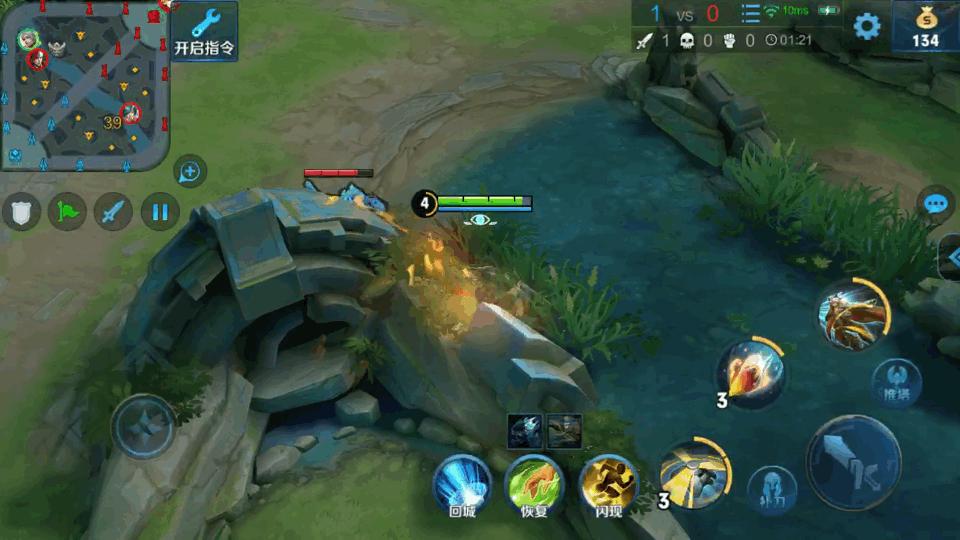Open the settings gear
Screen dimensions: 960x540
pos(866,27)
